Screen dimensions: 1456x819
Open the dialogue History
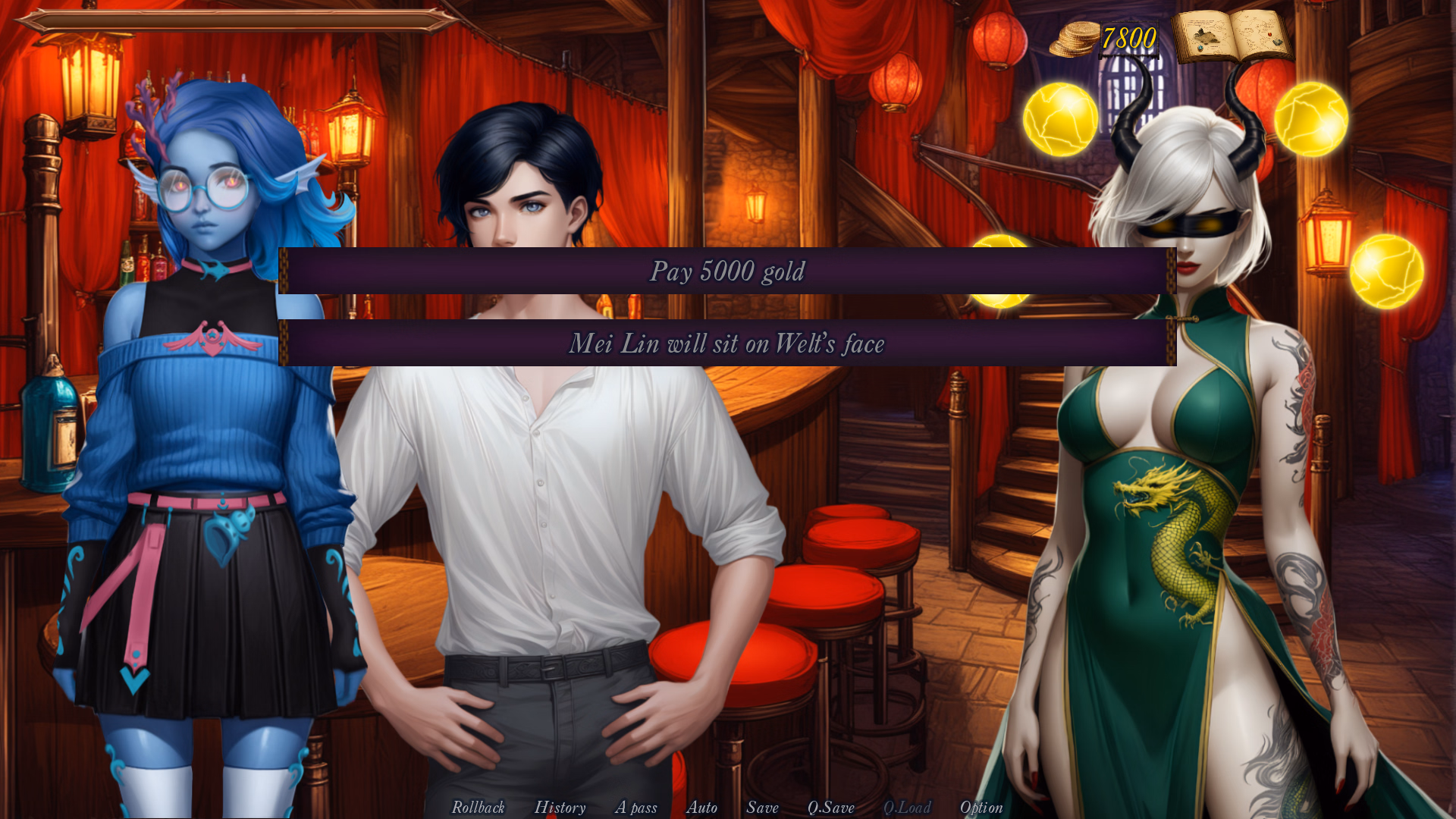click(560, 808)
